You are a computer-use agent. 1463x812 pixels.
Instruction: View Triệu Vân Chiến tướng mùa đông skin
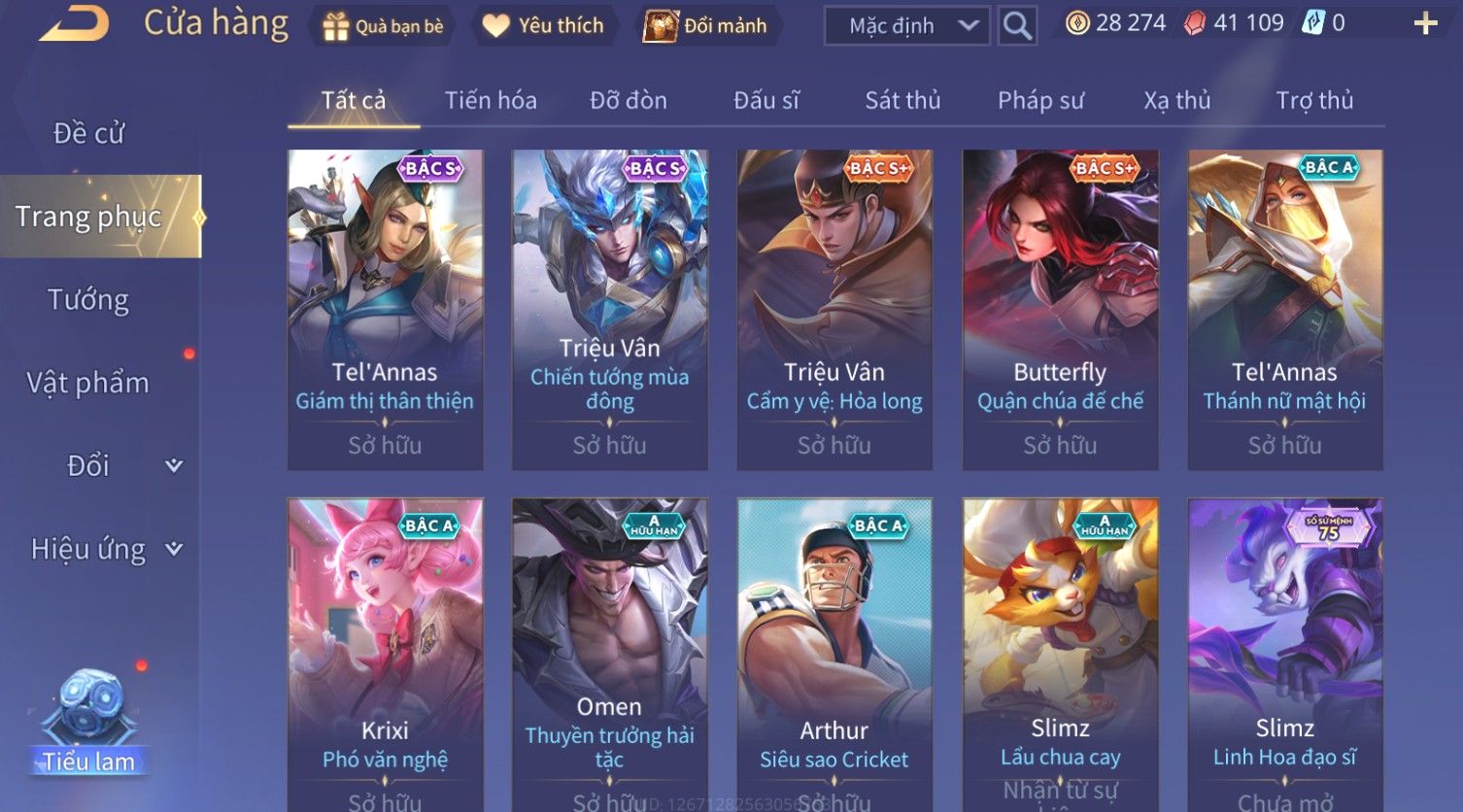point(609,309)
